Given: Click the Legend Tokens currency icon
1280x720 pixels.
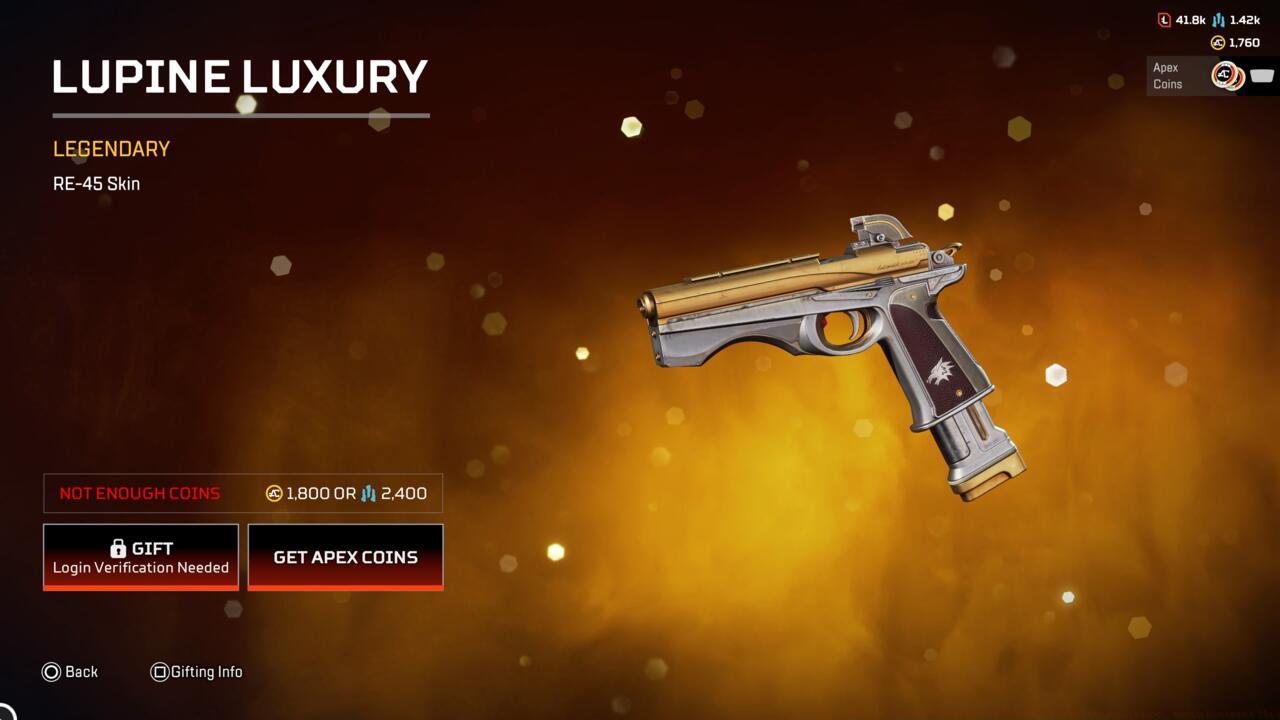Looking at the screenshot, I should click(x=1163, y=19).
